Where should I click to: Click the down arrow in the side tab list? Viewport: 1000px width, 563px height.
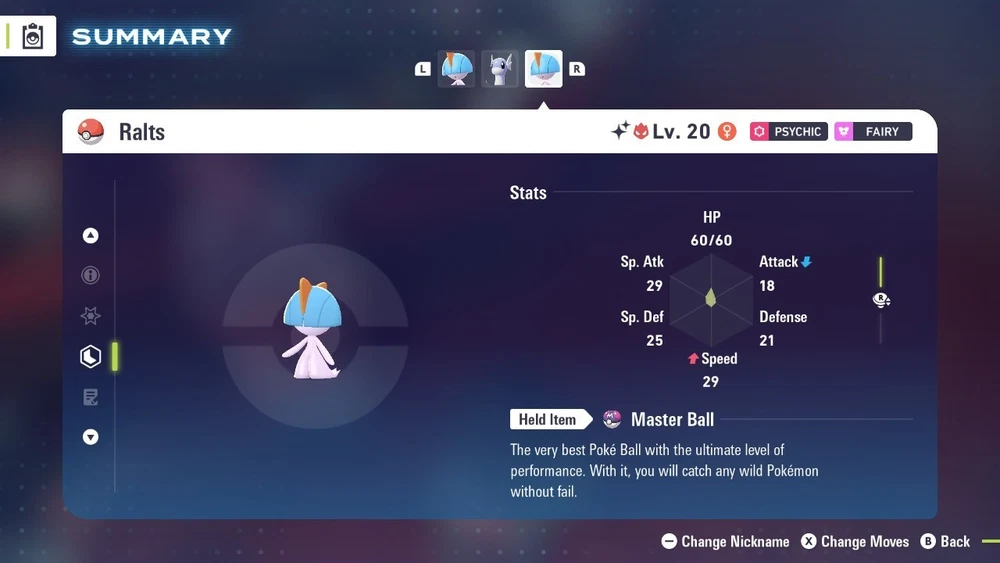[91, 437]
